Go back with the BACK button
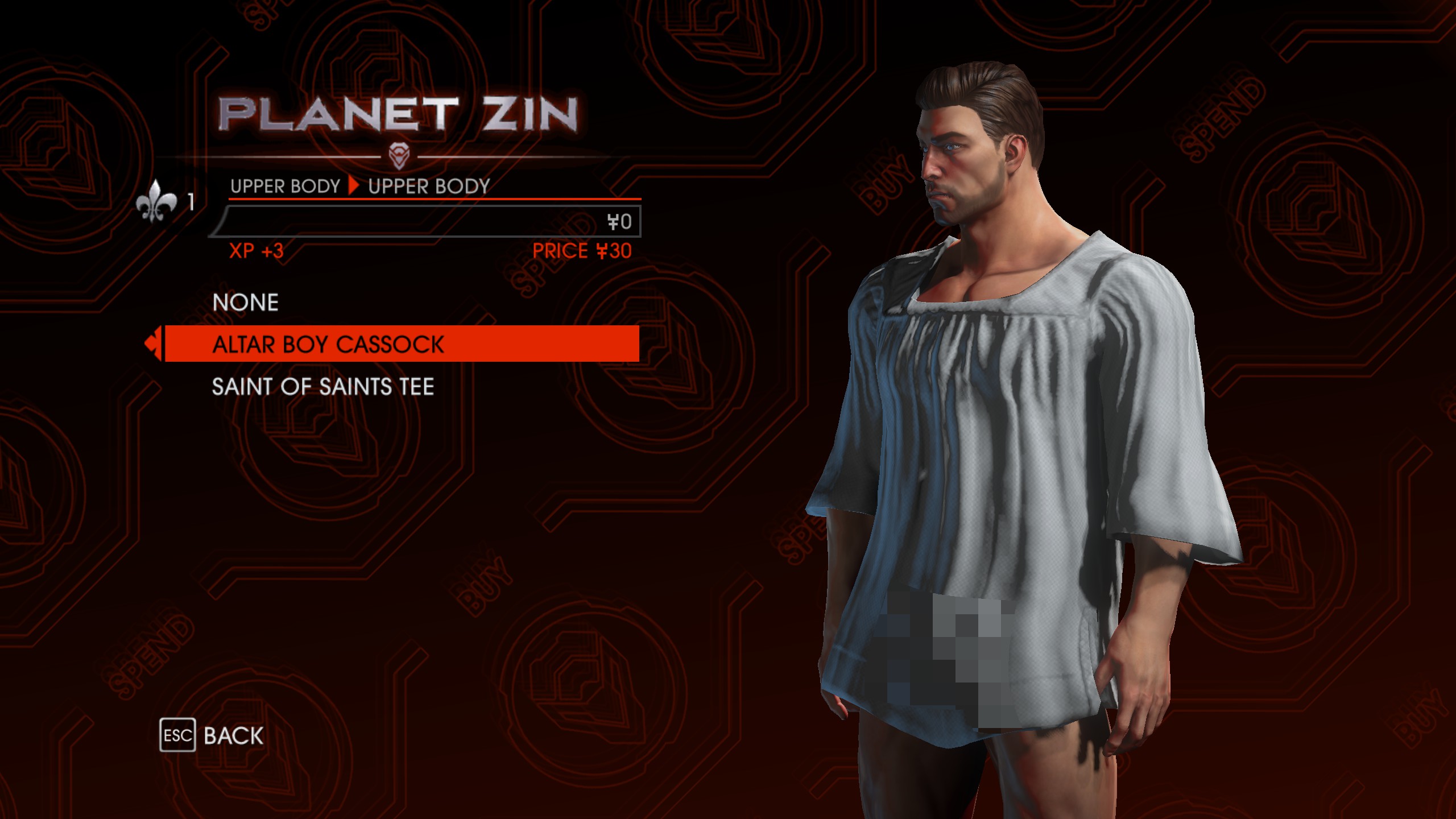Screen dimensions: 1456x819 [x=212, y=735]
